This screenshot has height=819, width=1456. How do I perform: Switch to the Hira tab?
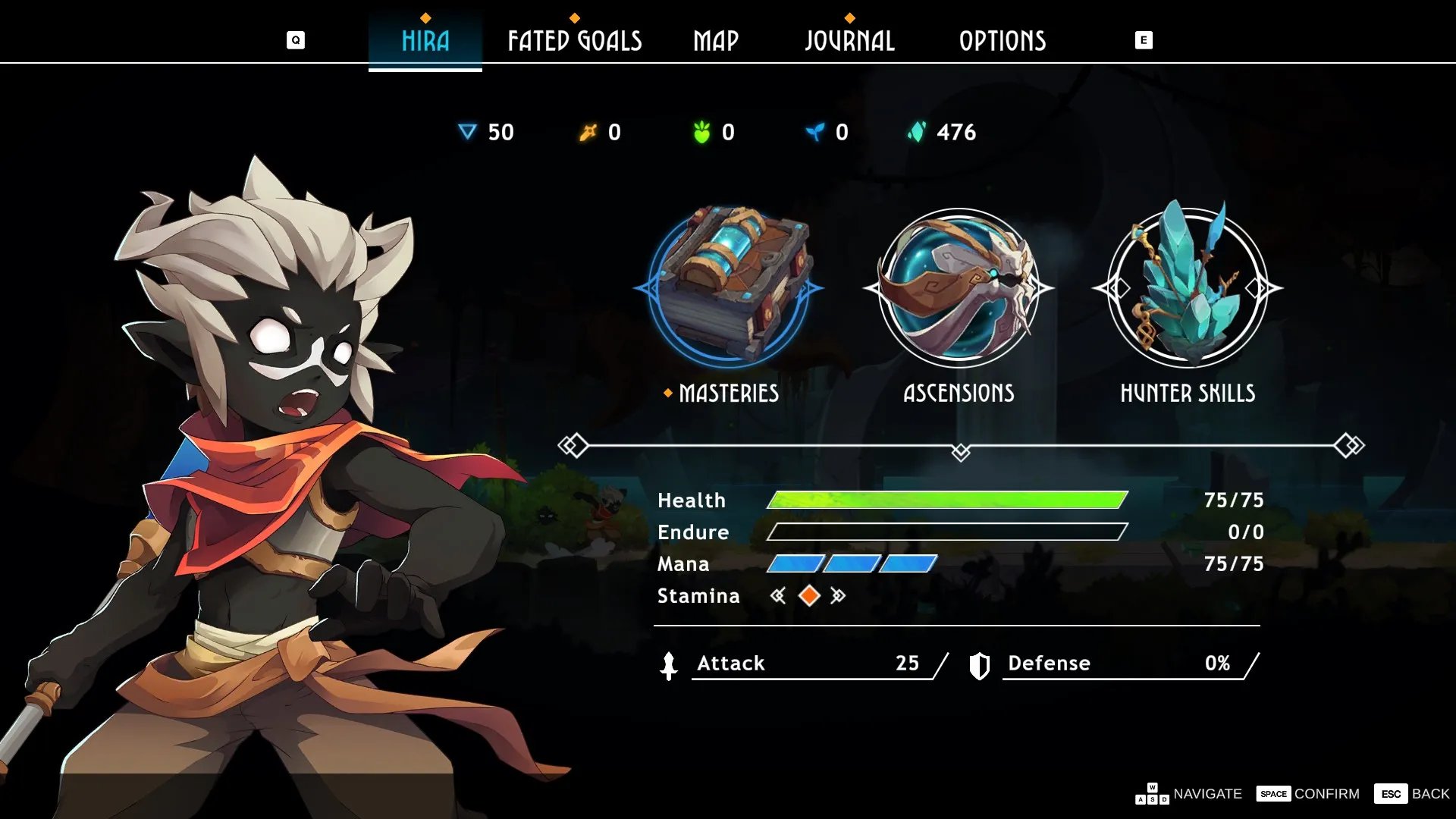click(425, 41)
